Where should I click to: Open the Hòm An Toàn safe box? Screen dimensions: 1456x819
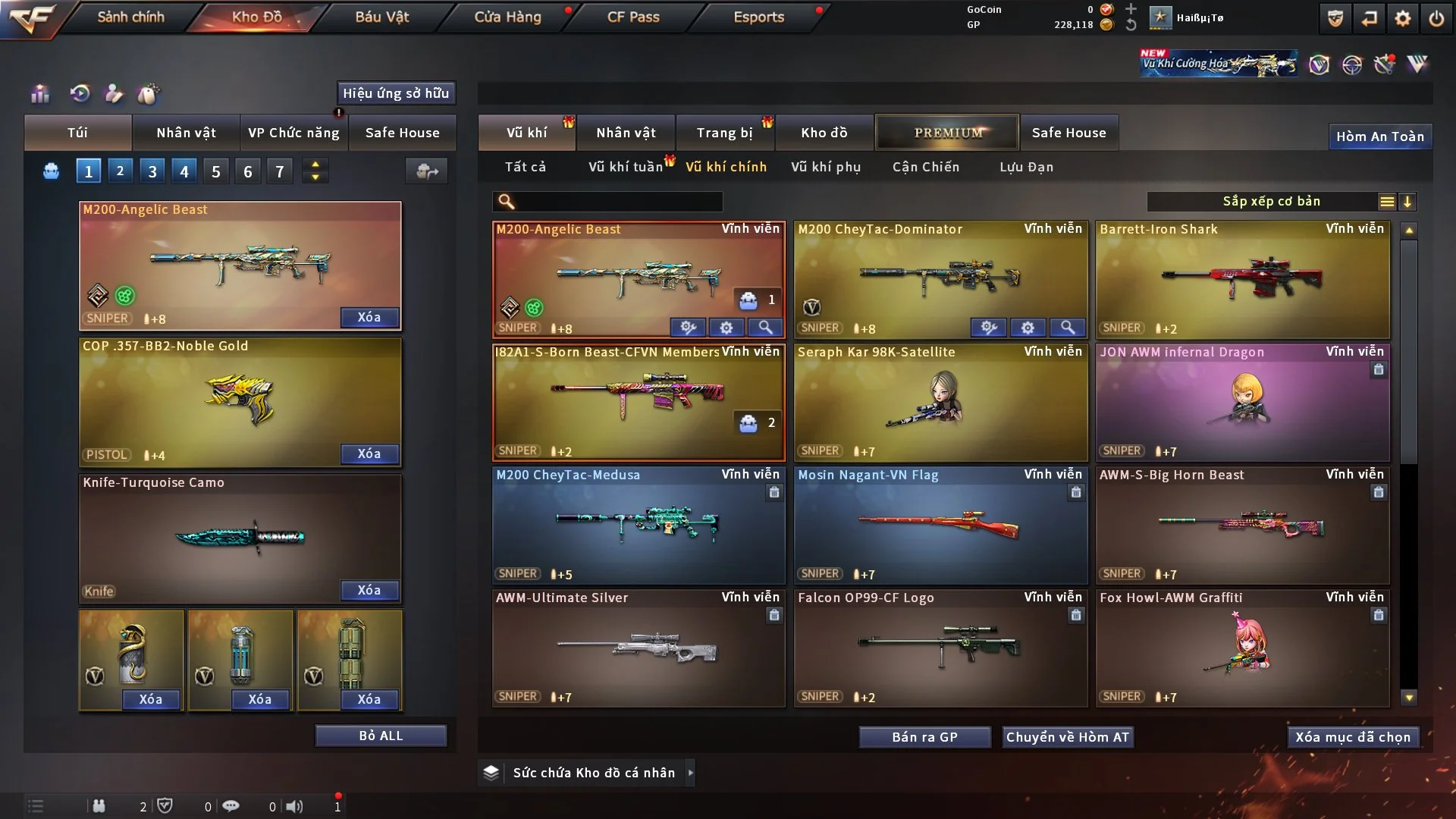1380,136
